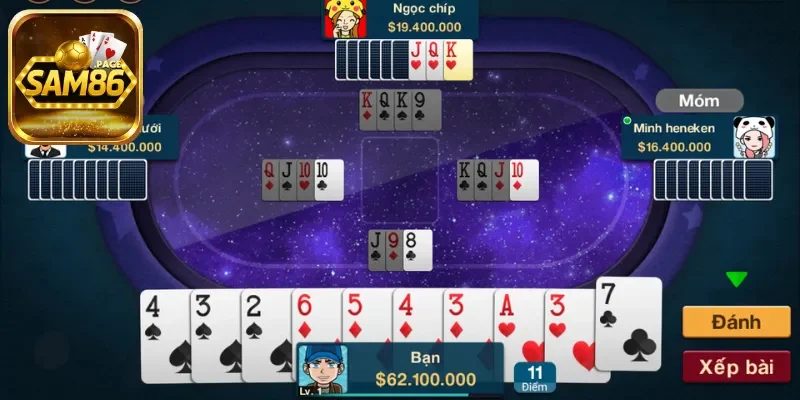Click the Đánh play button

[736, 322]
